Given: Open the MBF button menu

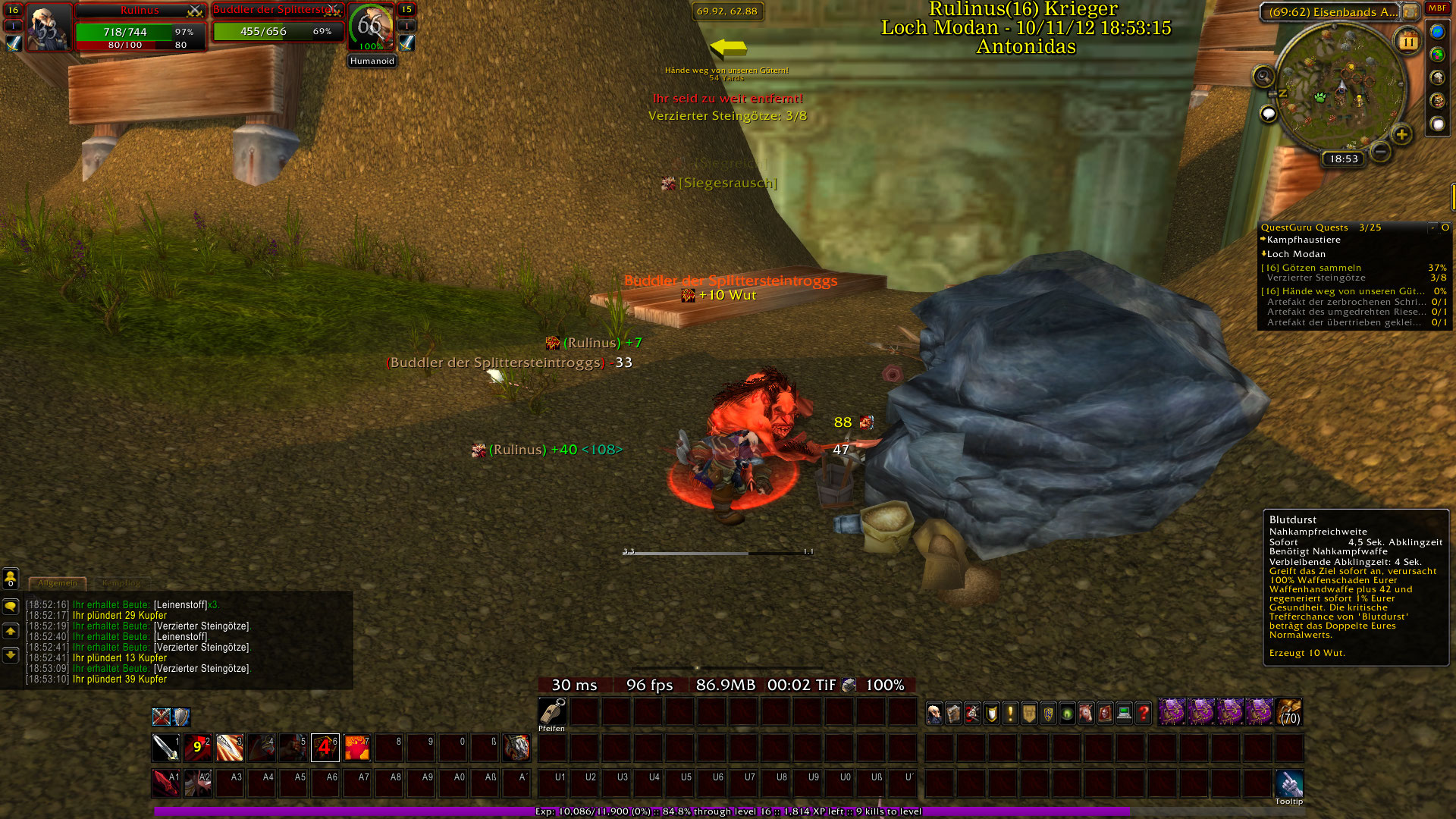Looking at the screenshot, I should tap(1437, 8).
